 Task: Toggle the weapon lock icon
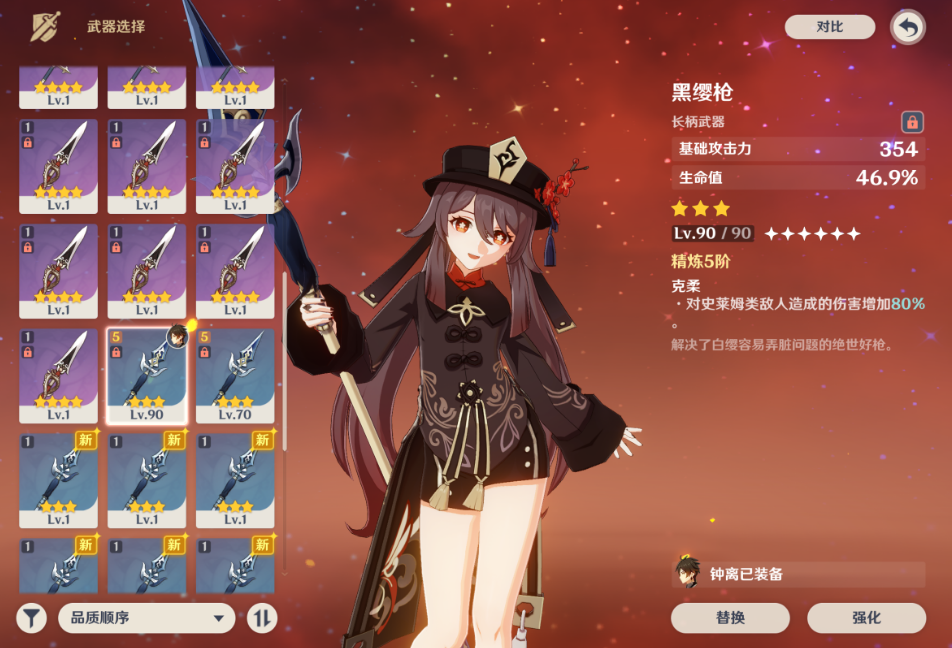(x=911, y=122)
